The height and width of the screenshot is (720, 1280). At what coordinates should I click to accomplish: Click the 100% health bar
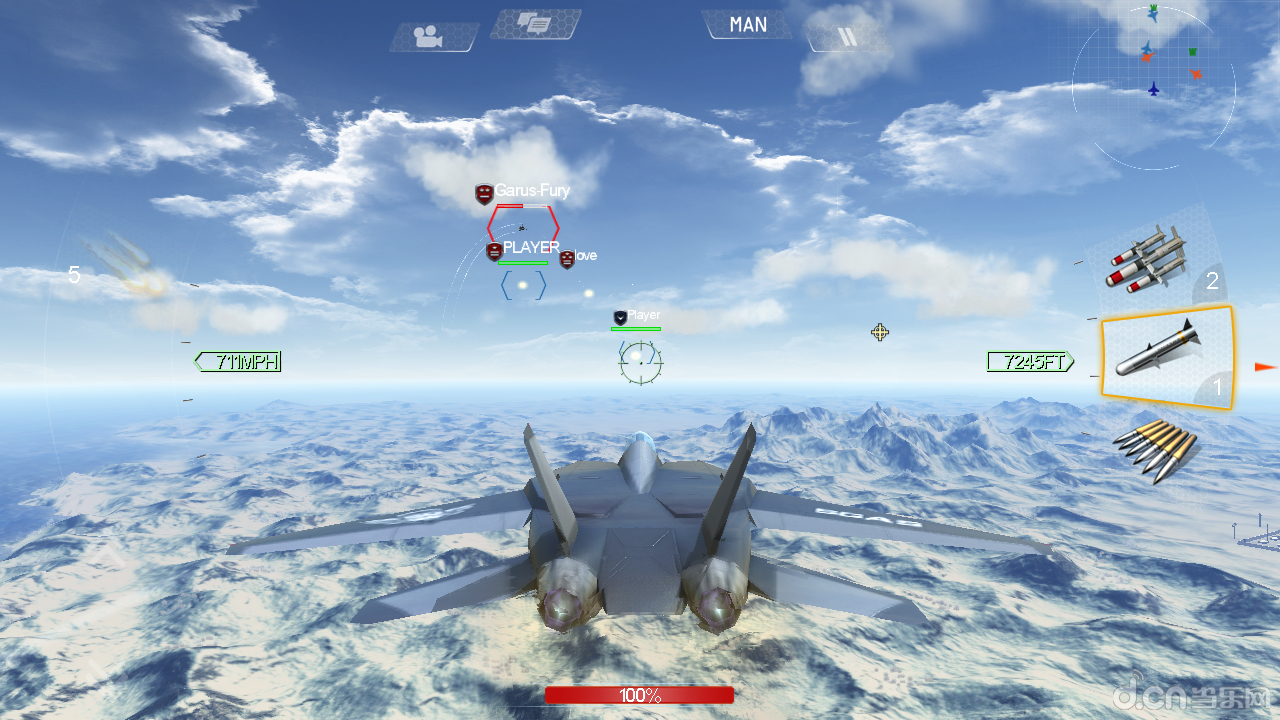pyautogui.click(x=639, y=695)
